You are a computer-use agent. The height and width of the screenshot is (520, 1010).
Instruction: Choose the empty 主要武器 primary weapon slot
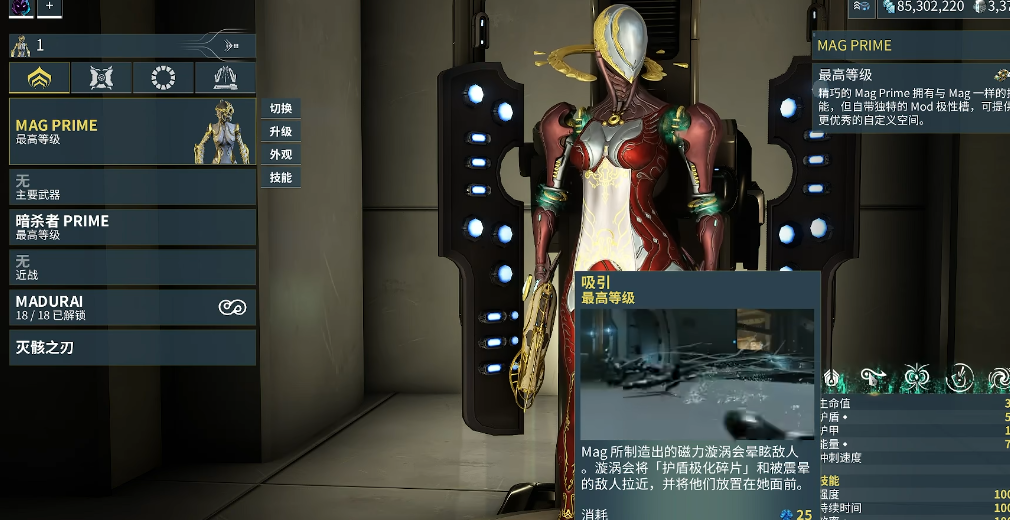coord(132,186)
